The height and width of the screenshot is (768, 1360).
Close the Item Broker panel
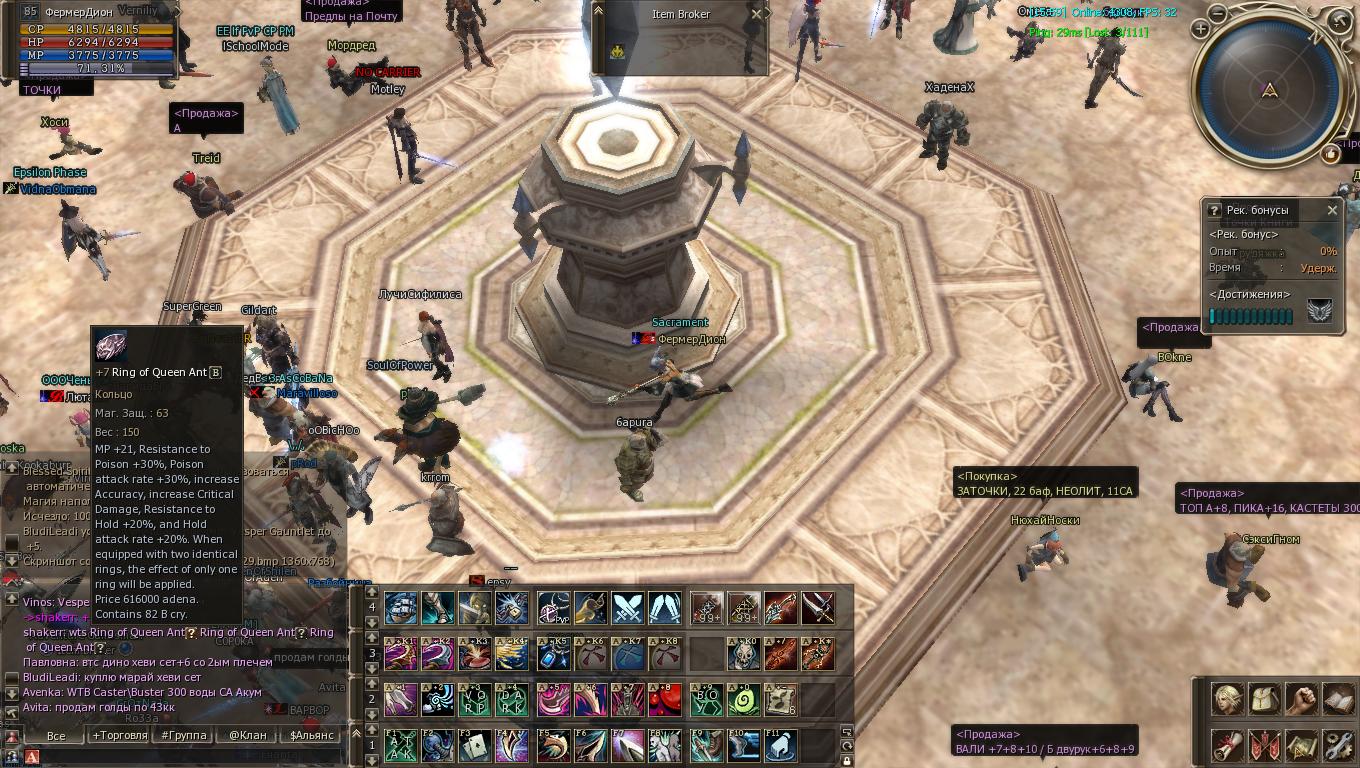point(756,14)
